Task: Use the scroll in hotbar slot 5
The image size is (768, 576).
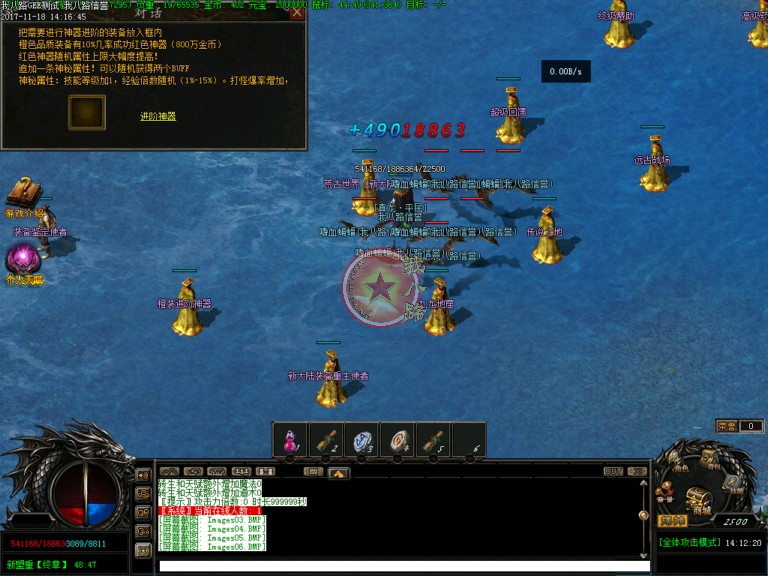Action: pos(433,440)
